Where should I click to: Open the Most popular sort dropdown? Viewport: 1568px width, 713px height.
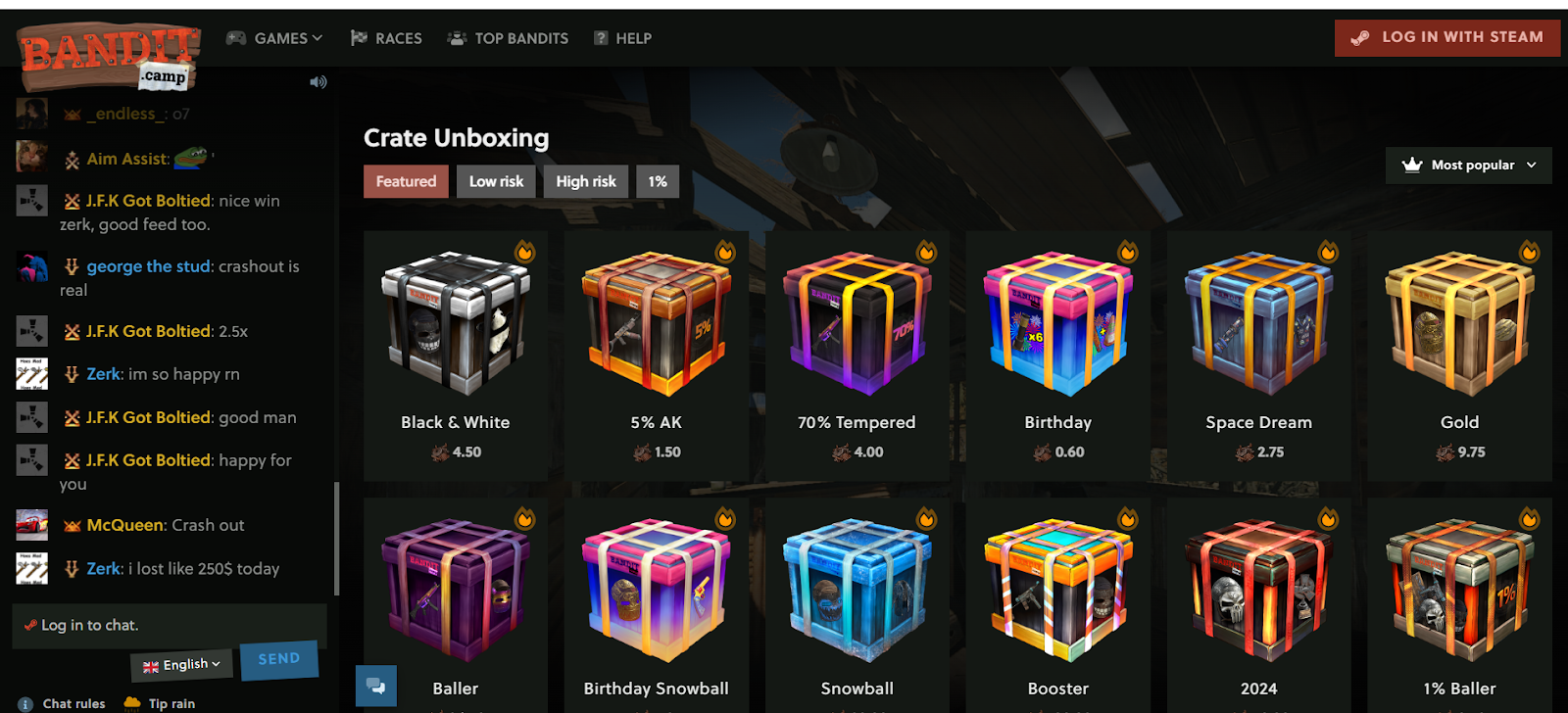(x=1468, y=165)
